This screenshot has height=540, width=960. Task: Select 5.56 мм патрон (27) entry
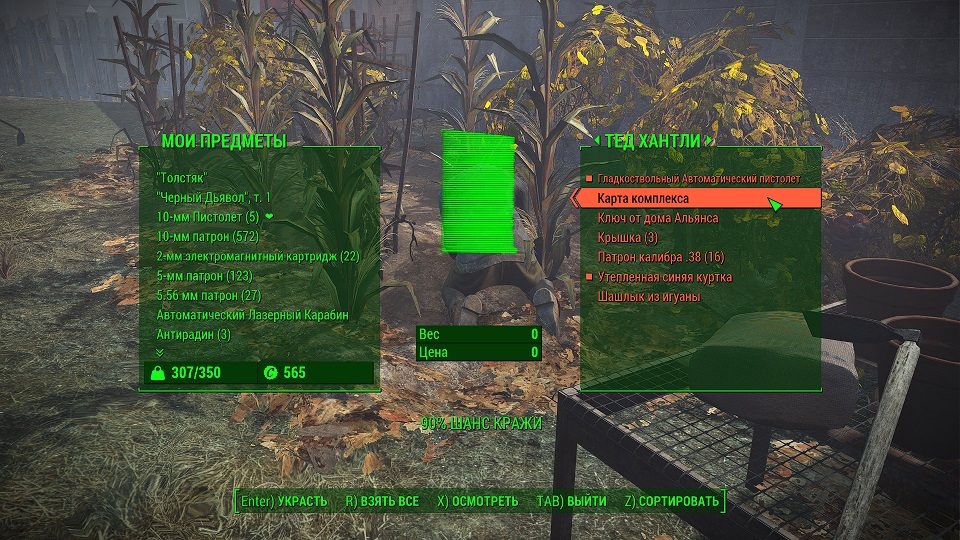point(208,295)
